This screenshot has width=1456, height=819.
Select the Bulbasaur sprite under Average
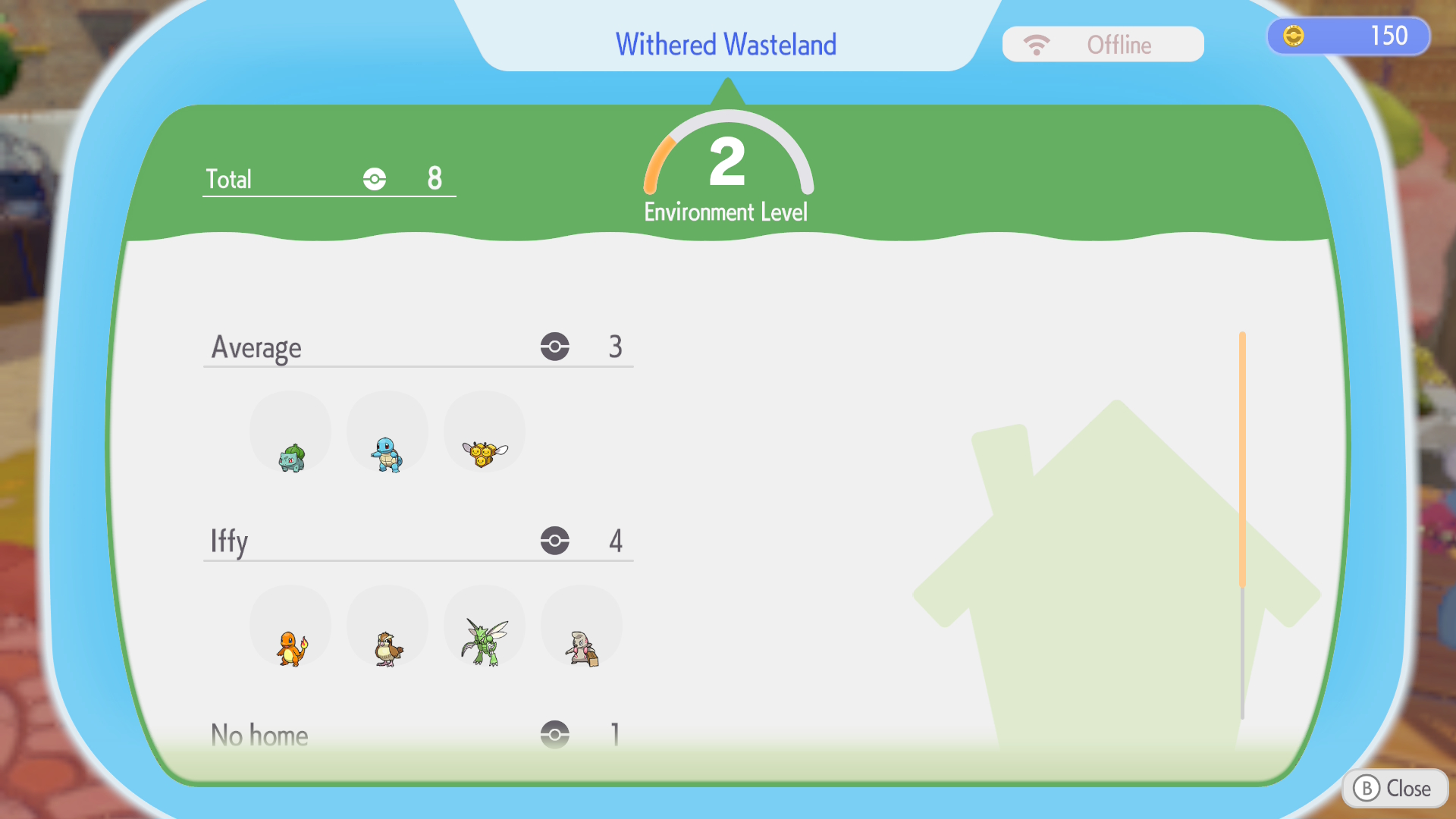(290, 454)
